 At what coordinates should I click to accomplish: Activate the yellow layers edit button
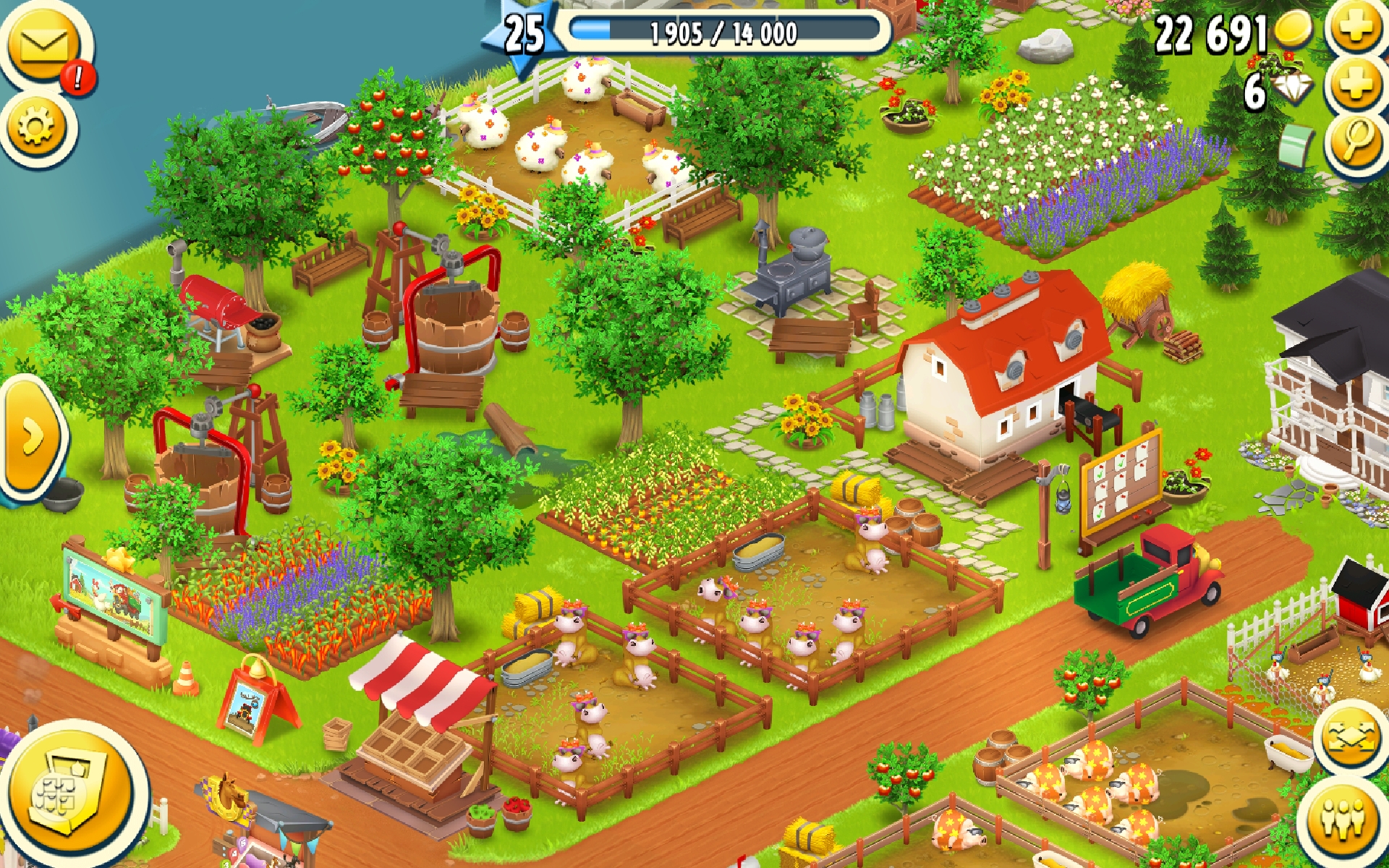1349,738
